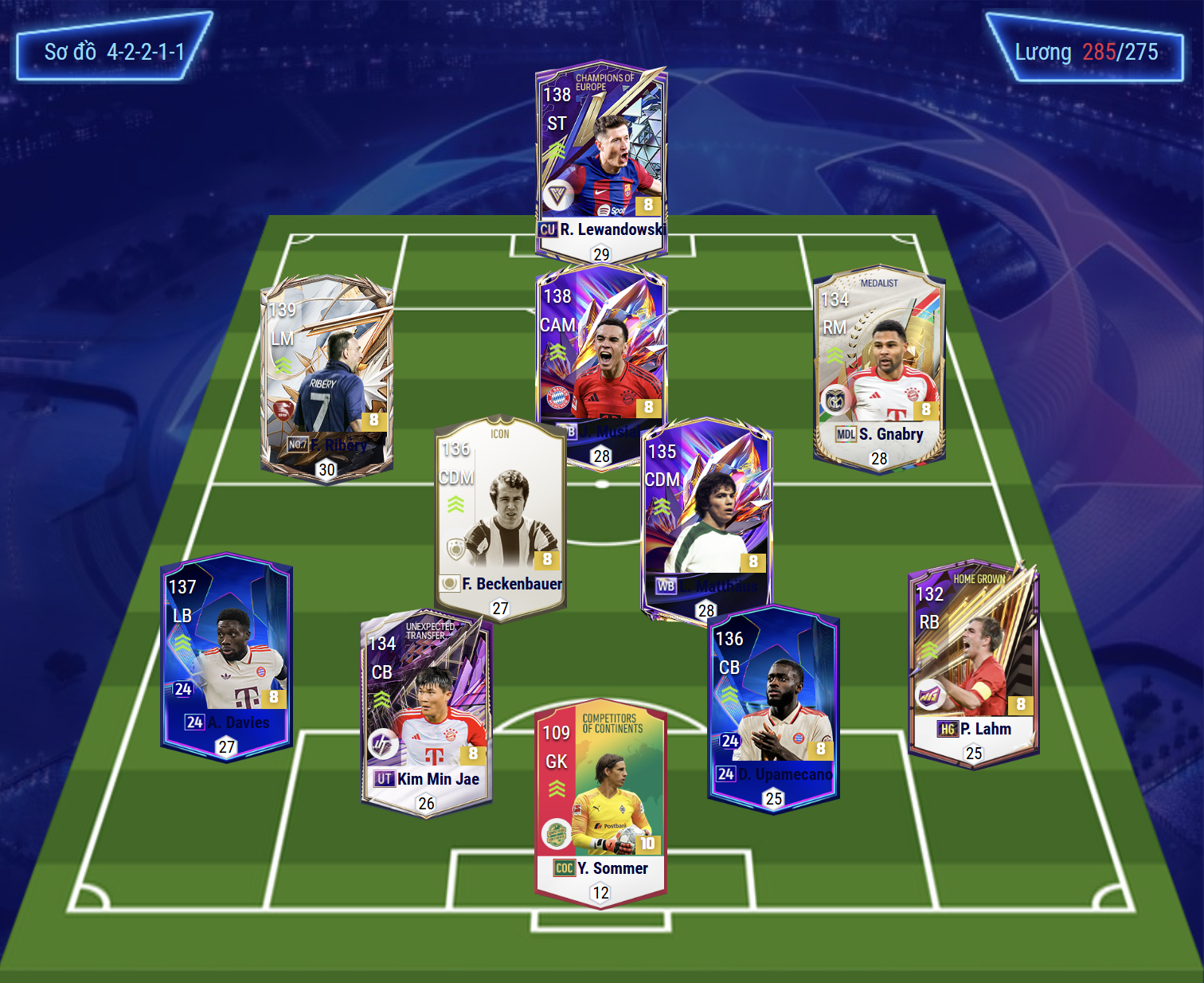Viewport: 1204px width, 983px height.
Task: Open the 4-2-2-1-1 formation selector
Action: pos(114,52)
